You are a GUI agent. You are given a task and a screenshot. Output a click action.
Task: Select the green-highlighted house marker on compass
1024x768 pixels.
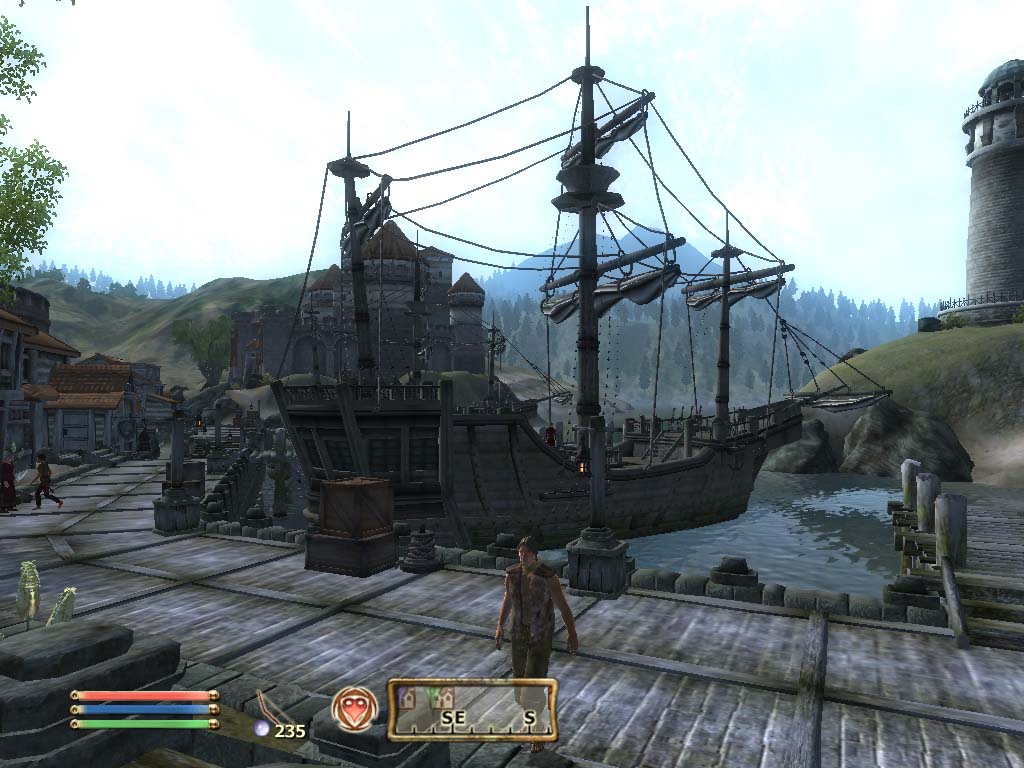440,699
